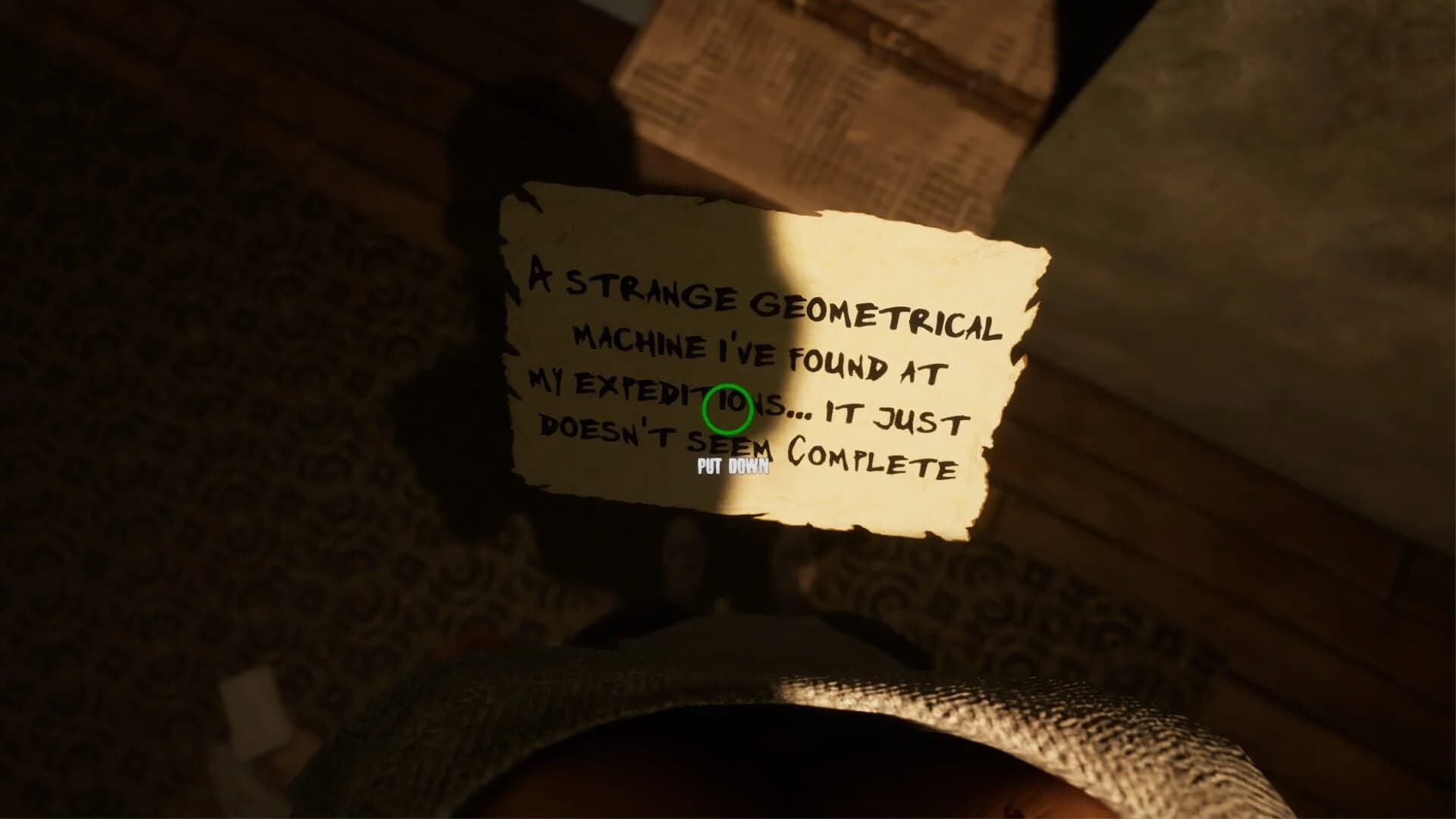The image size is (1456, 819).
Task: Click the green circular interaction reticle
Action: pyautogui.click(x=726, y=408)
